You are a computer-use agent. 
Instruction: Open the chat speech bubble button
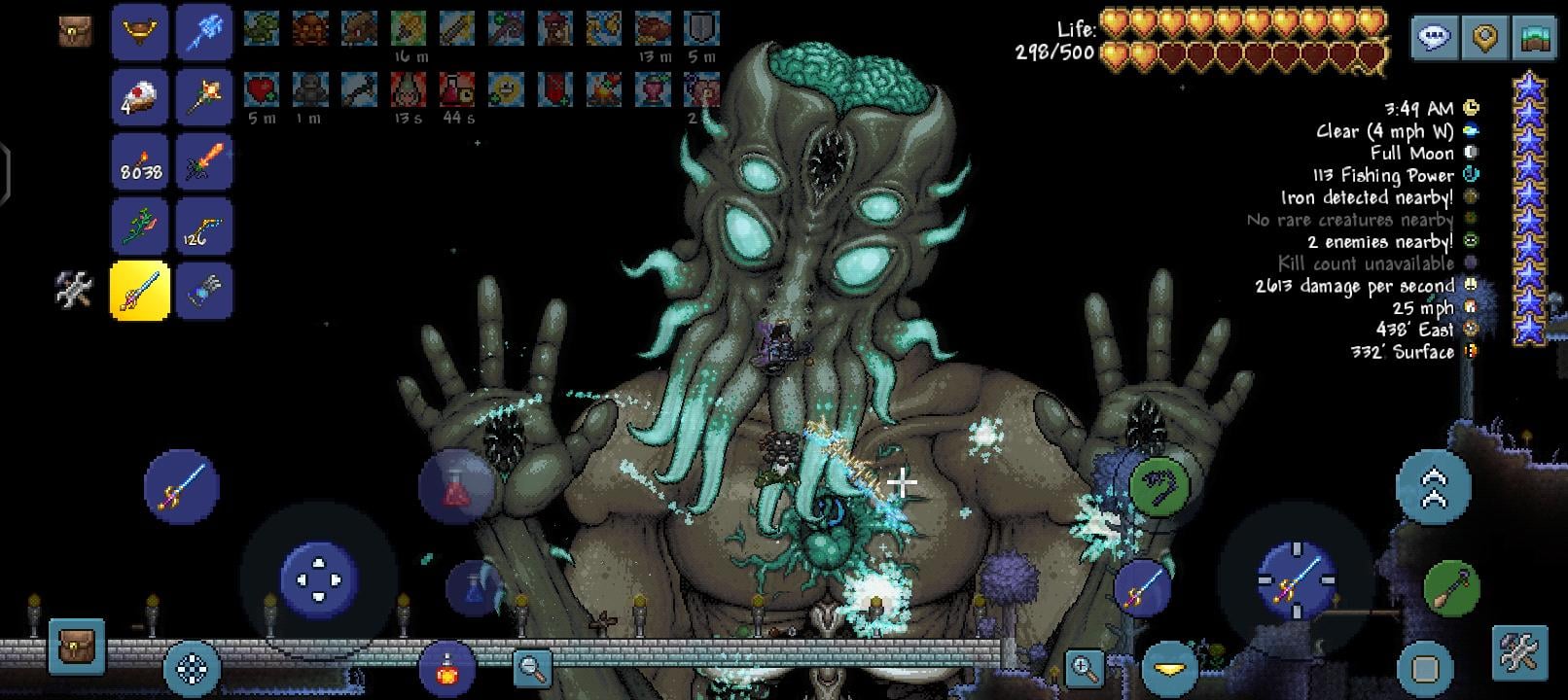(1434, 38)
